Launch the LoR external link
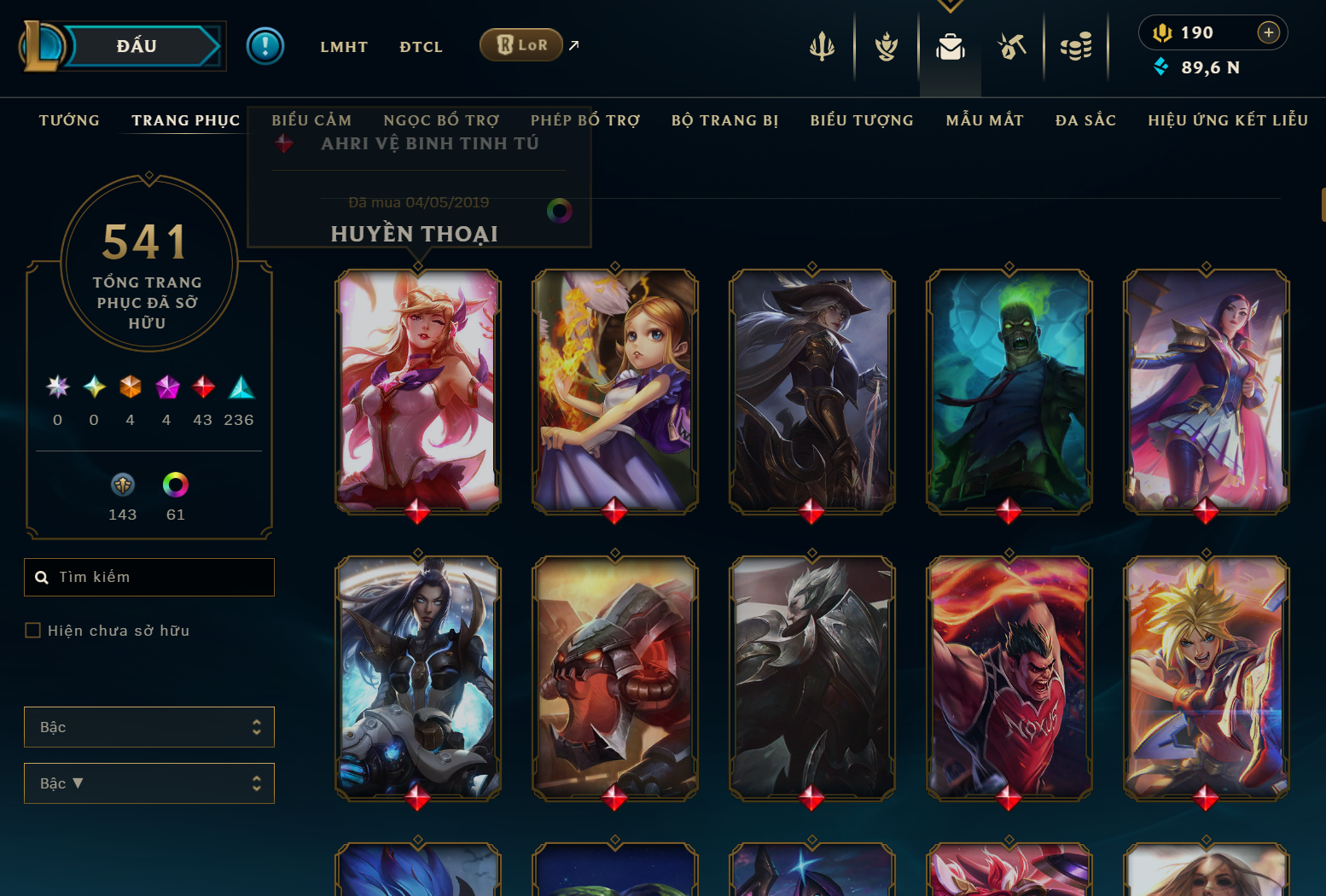 click(x=521, y=45)
